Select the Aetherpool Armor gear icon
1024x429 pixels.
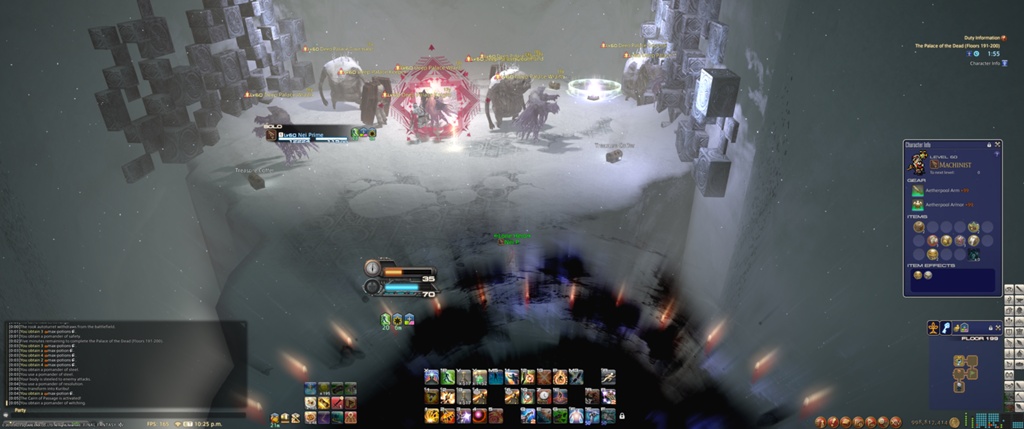[918, 205]
